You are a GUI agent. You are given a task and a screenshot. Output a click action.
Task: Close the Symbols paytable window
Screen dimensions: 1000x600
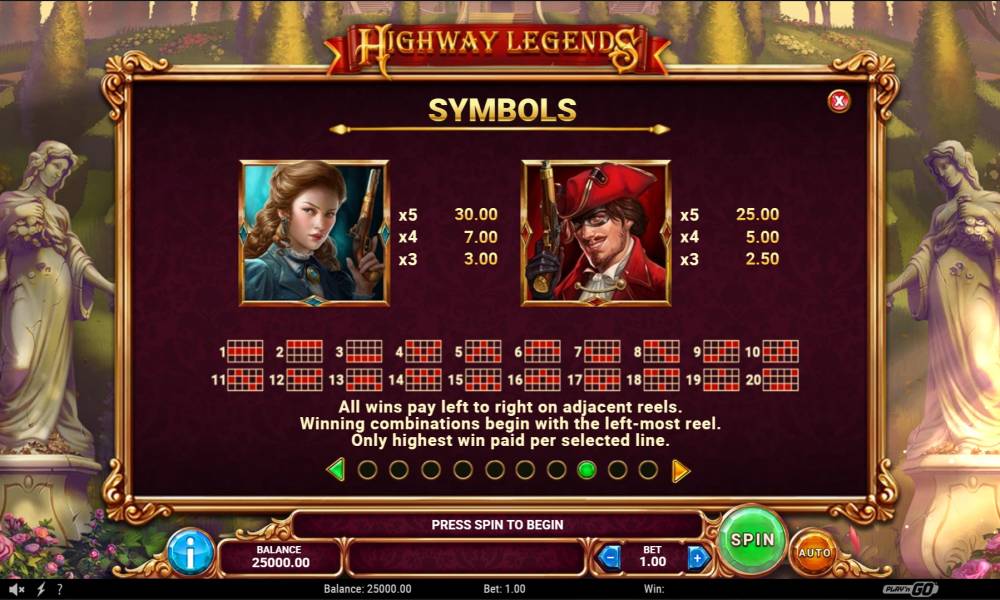839,100
